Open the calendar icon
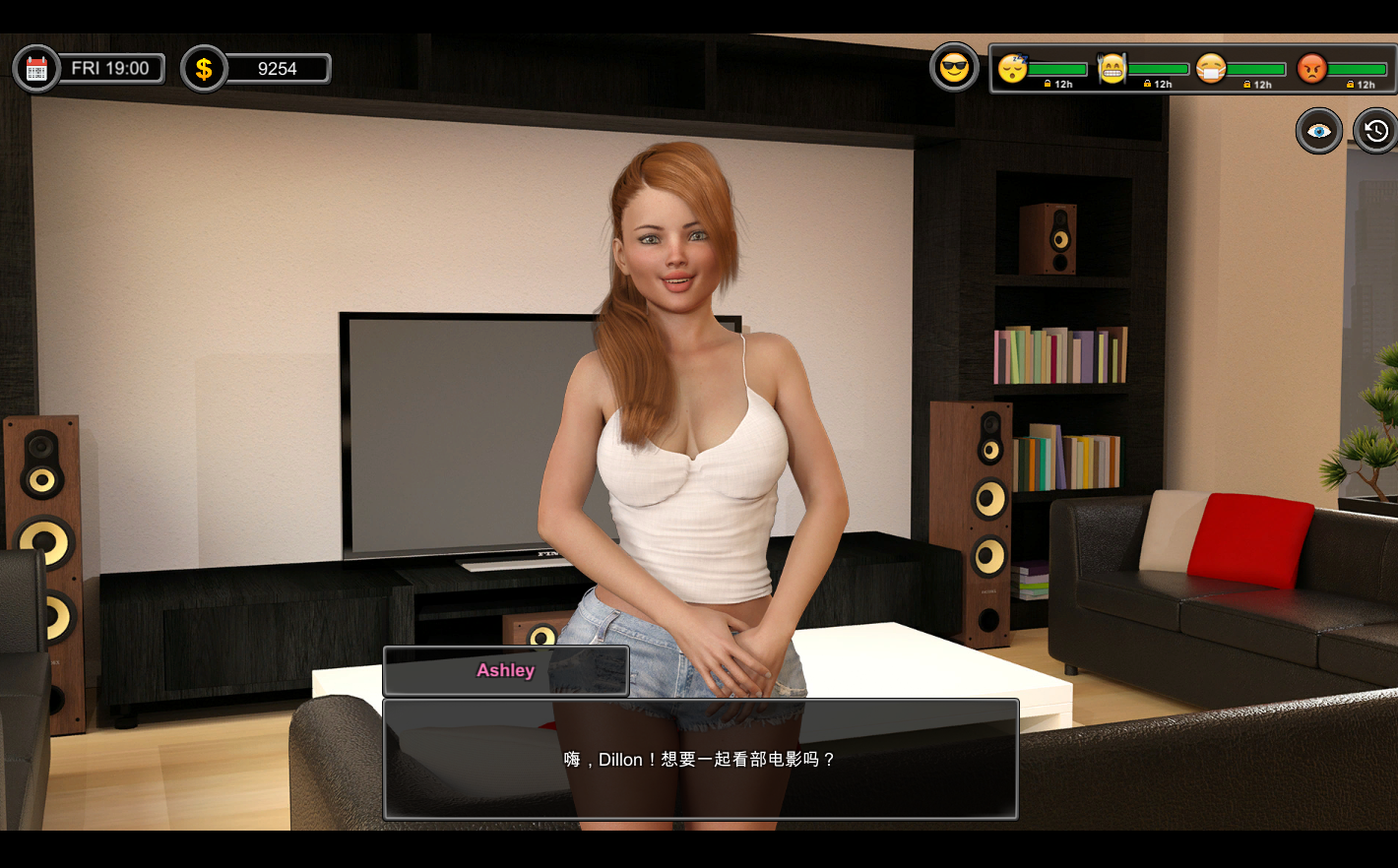The height and width of the screenshot is (868, 1398). pyautogui.click(x=36, y=69)
